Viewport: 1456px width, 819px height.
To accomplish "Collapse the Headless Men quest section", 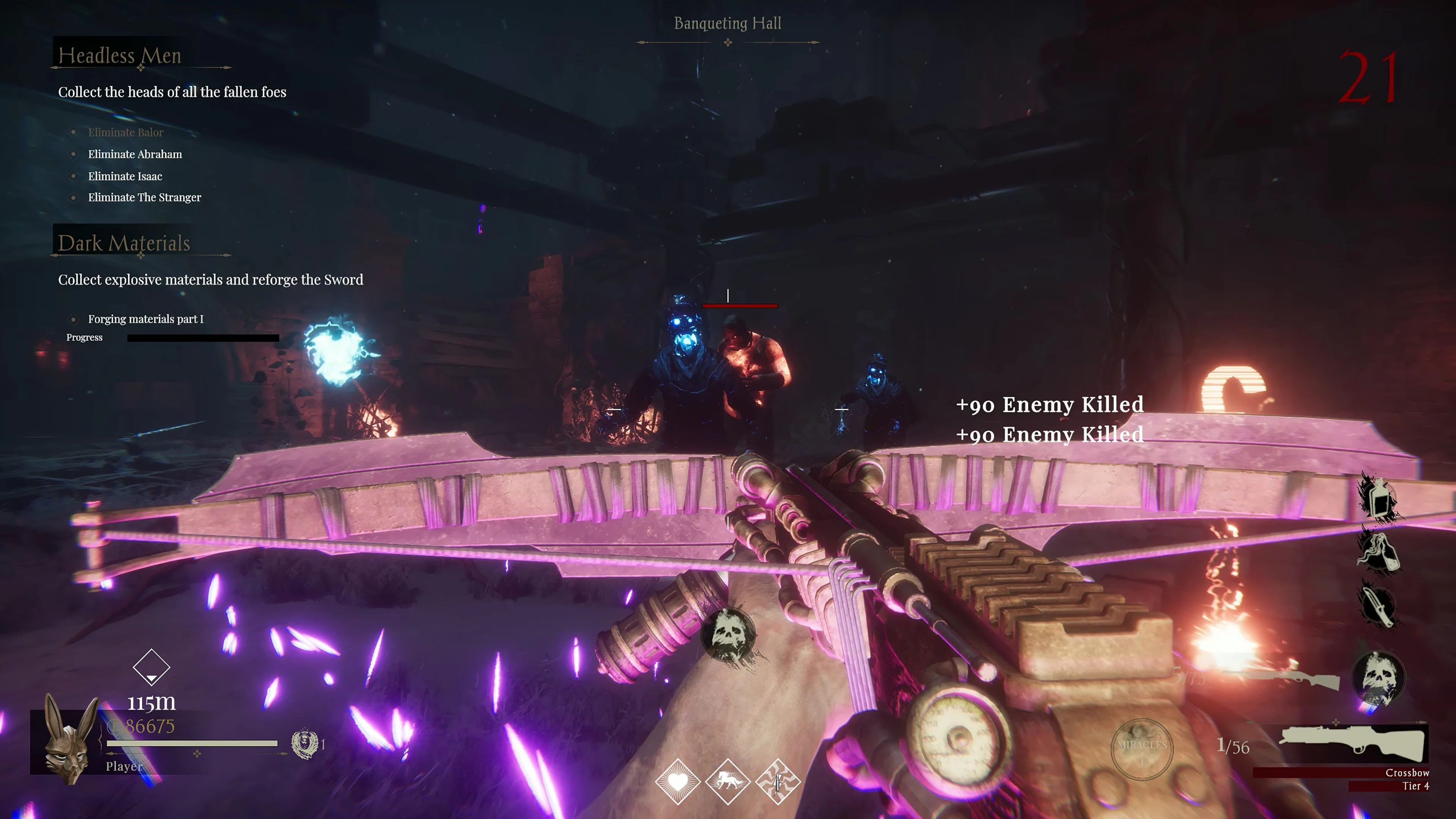I will (x=120, y=55).
